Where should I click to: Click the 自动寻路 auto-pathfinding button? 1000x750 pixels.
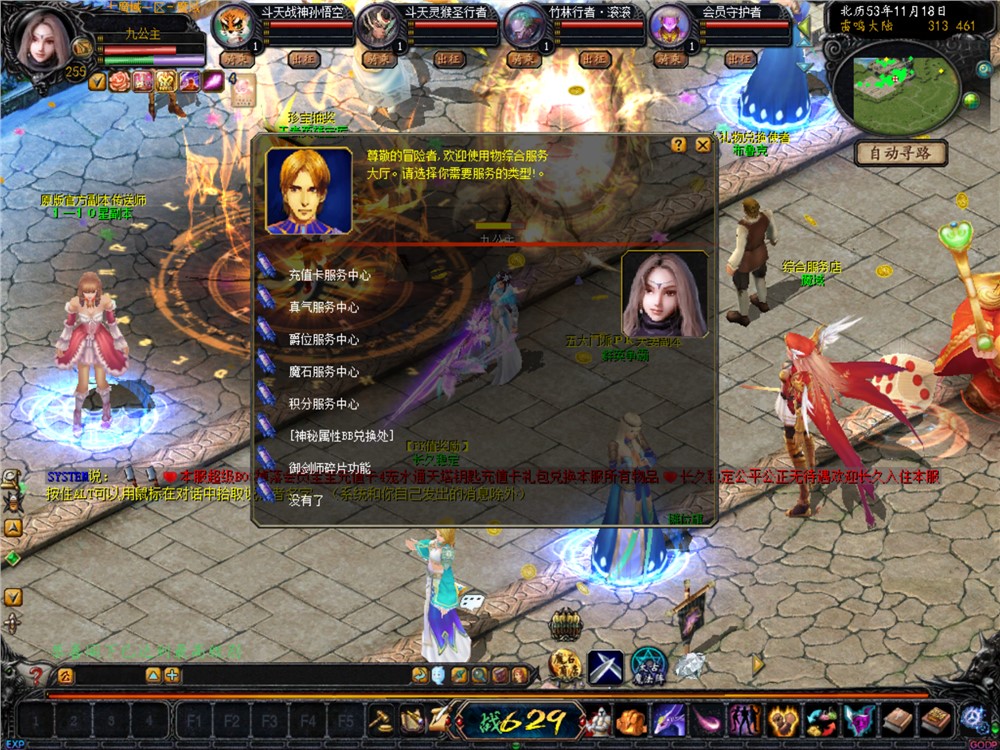tap(900, 154)
